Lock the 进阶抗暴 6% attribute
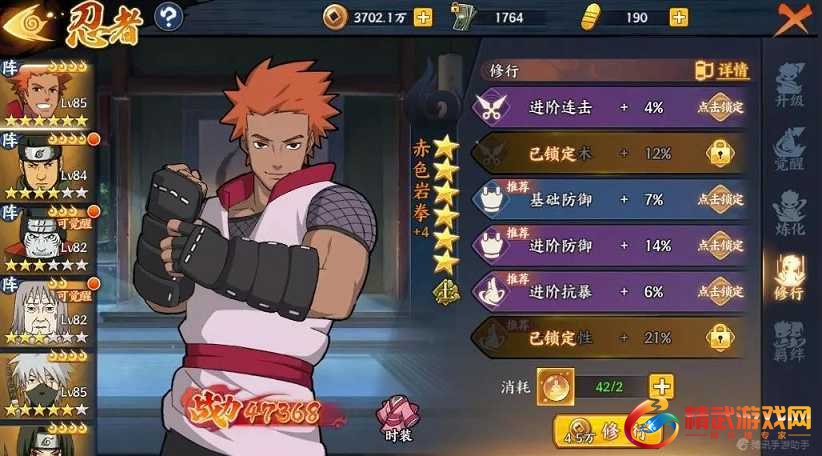Screen dimensions: 822x456 [720, 291]
